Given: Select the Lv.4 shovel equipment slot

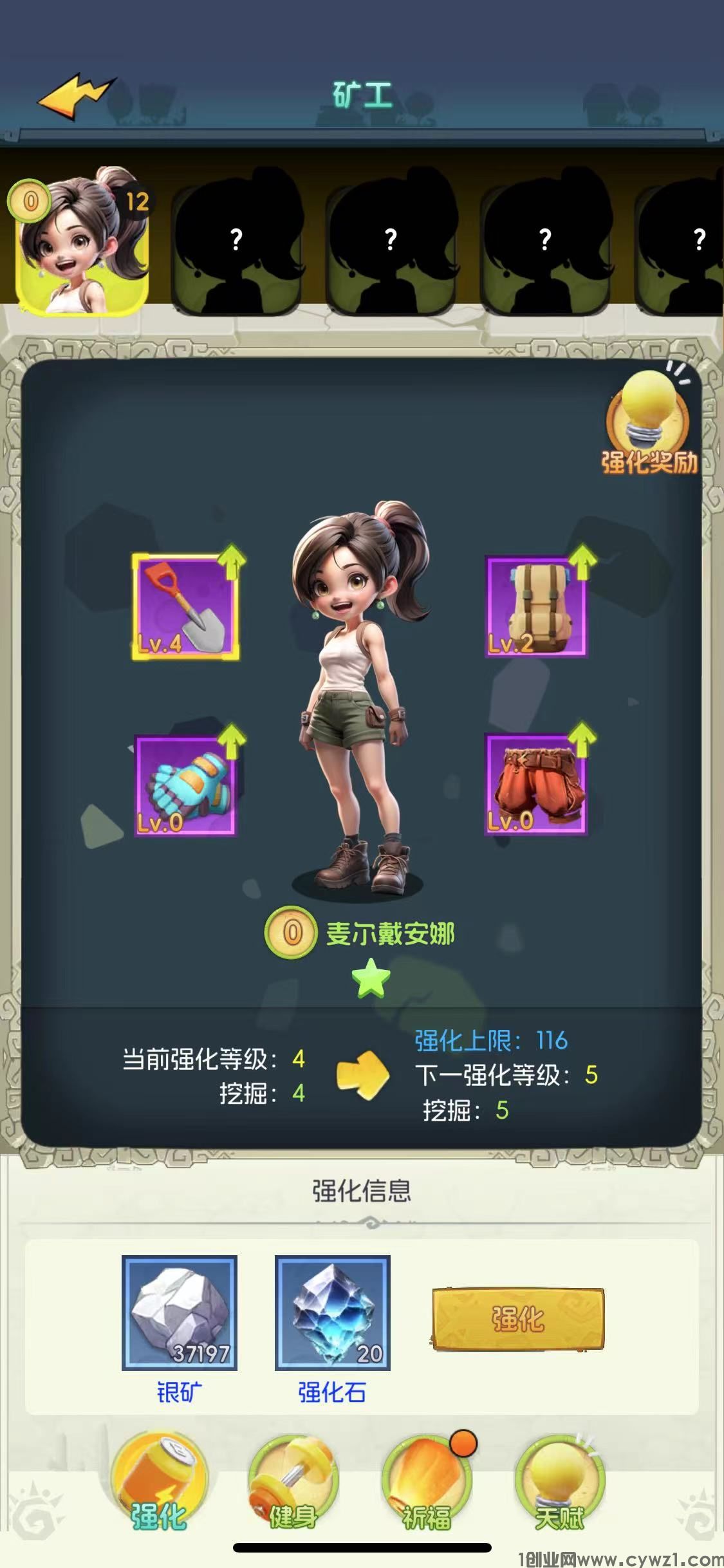Looking at the screenshot, I should pos(185,607).
